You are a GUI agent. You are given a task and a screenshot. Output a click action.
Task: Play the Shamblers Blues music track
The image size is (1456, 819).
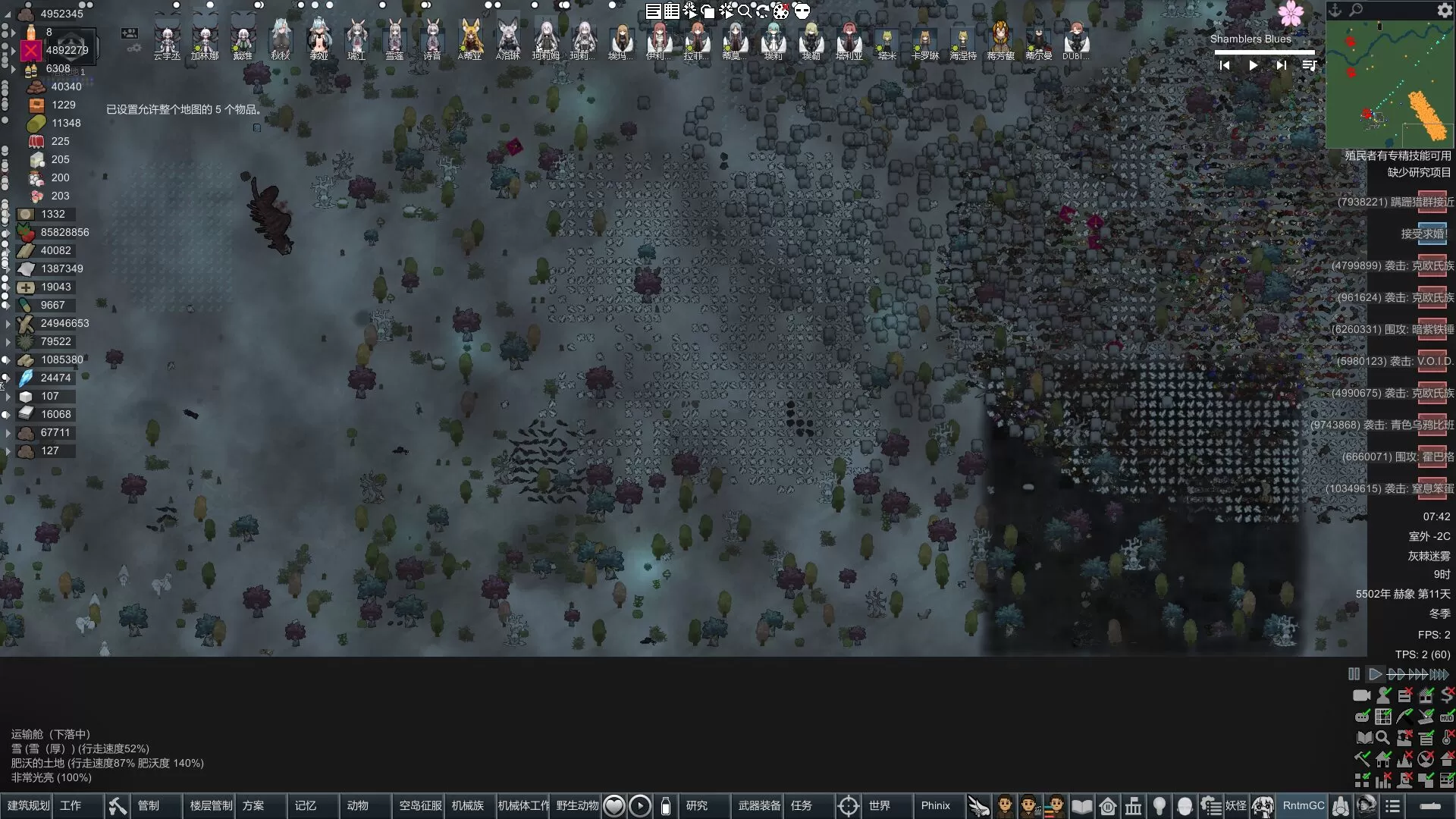click(1253, 66)
